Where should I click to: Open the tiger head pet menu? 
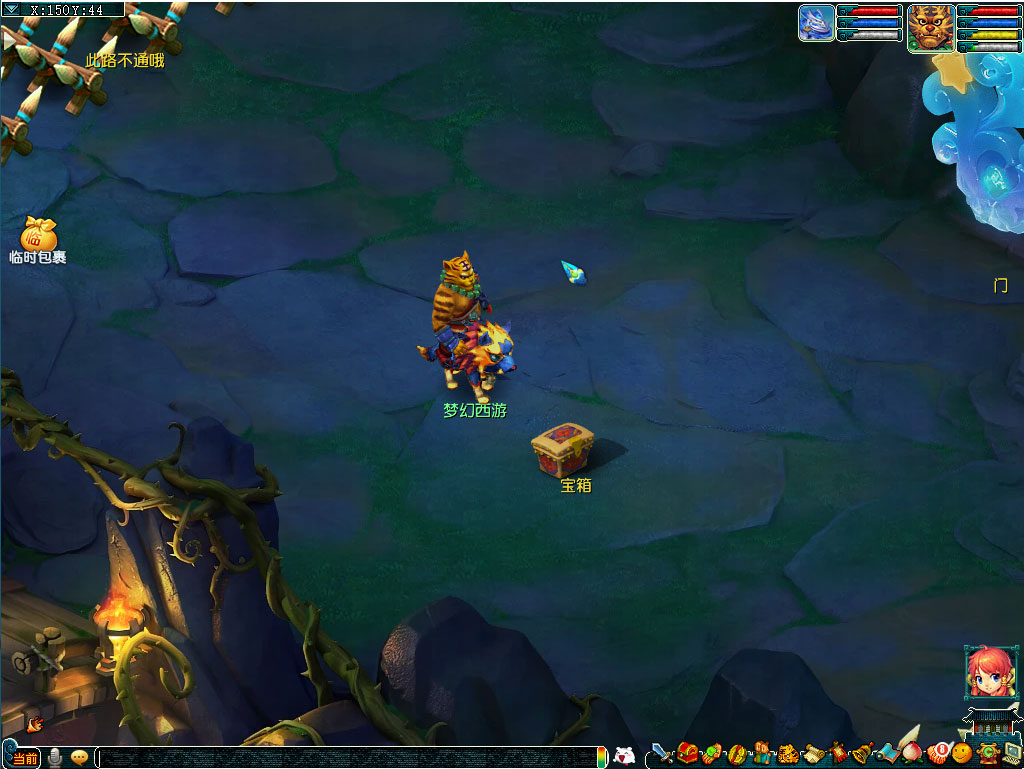788,753
